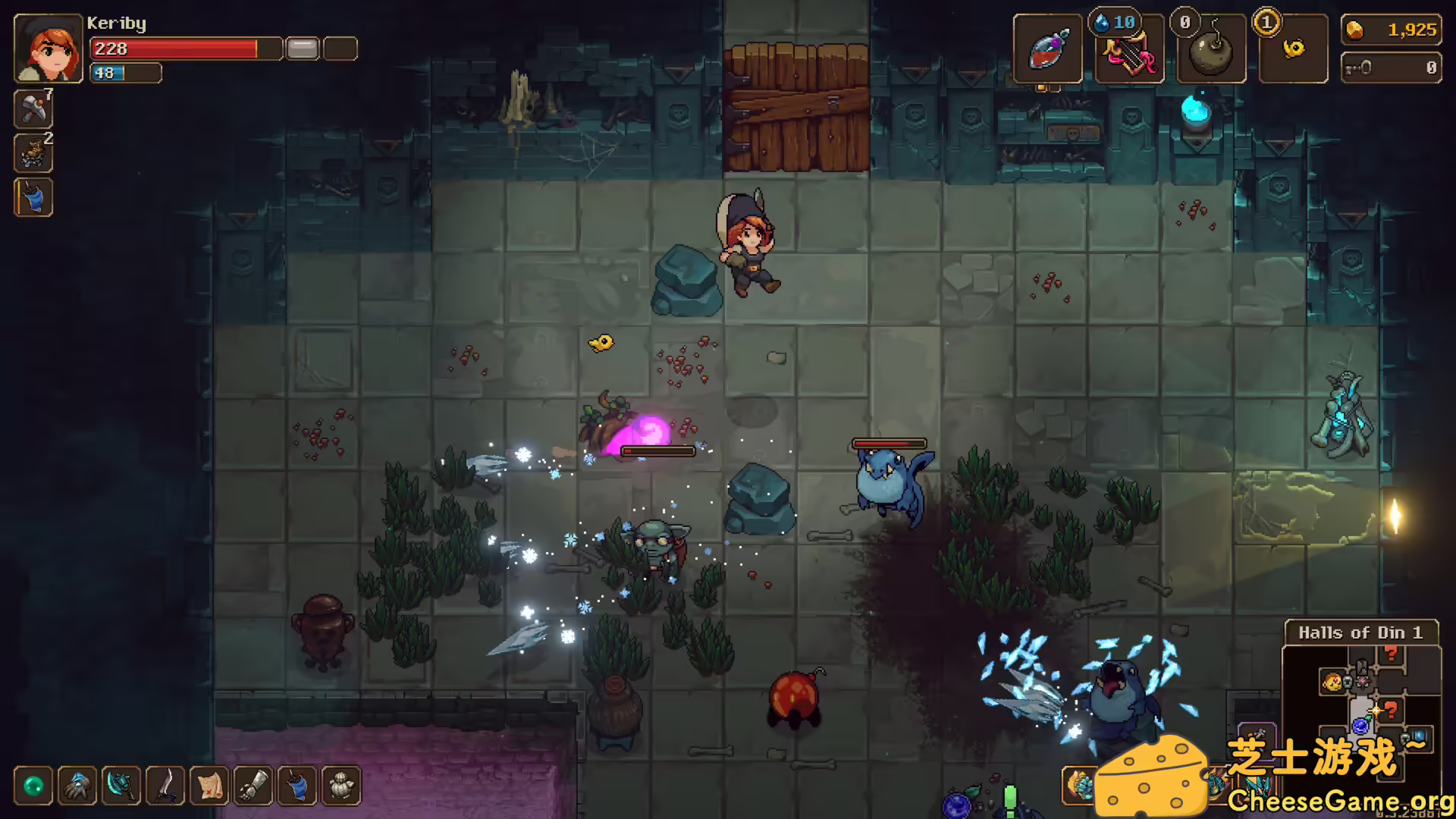
Task: Pick the blue cape relic beside the gauntlet
Action: click(x=297, y=786)
